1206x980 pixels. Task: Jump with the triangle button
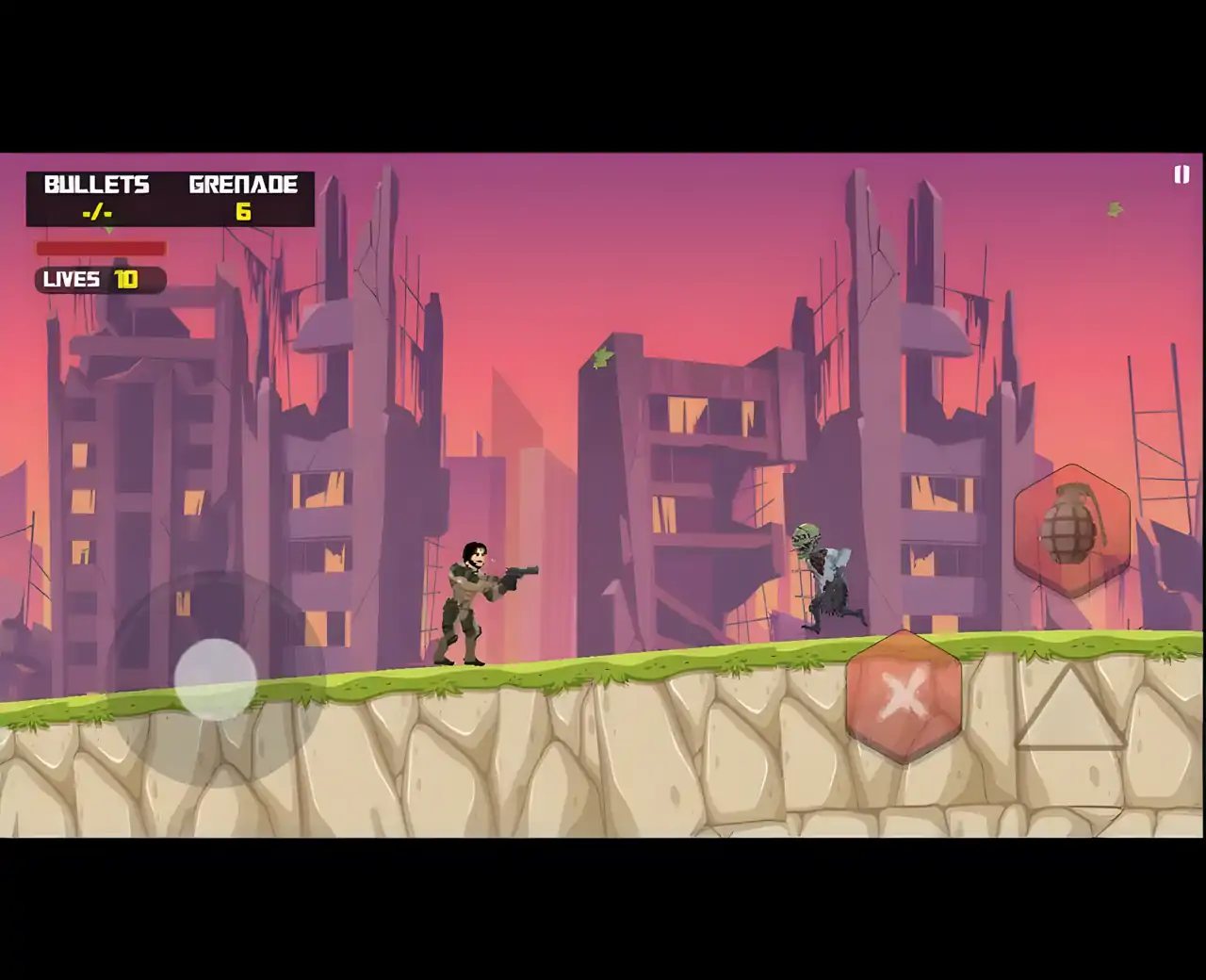[1071, 709]
